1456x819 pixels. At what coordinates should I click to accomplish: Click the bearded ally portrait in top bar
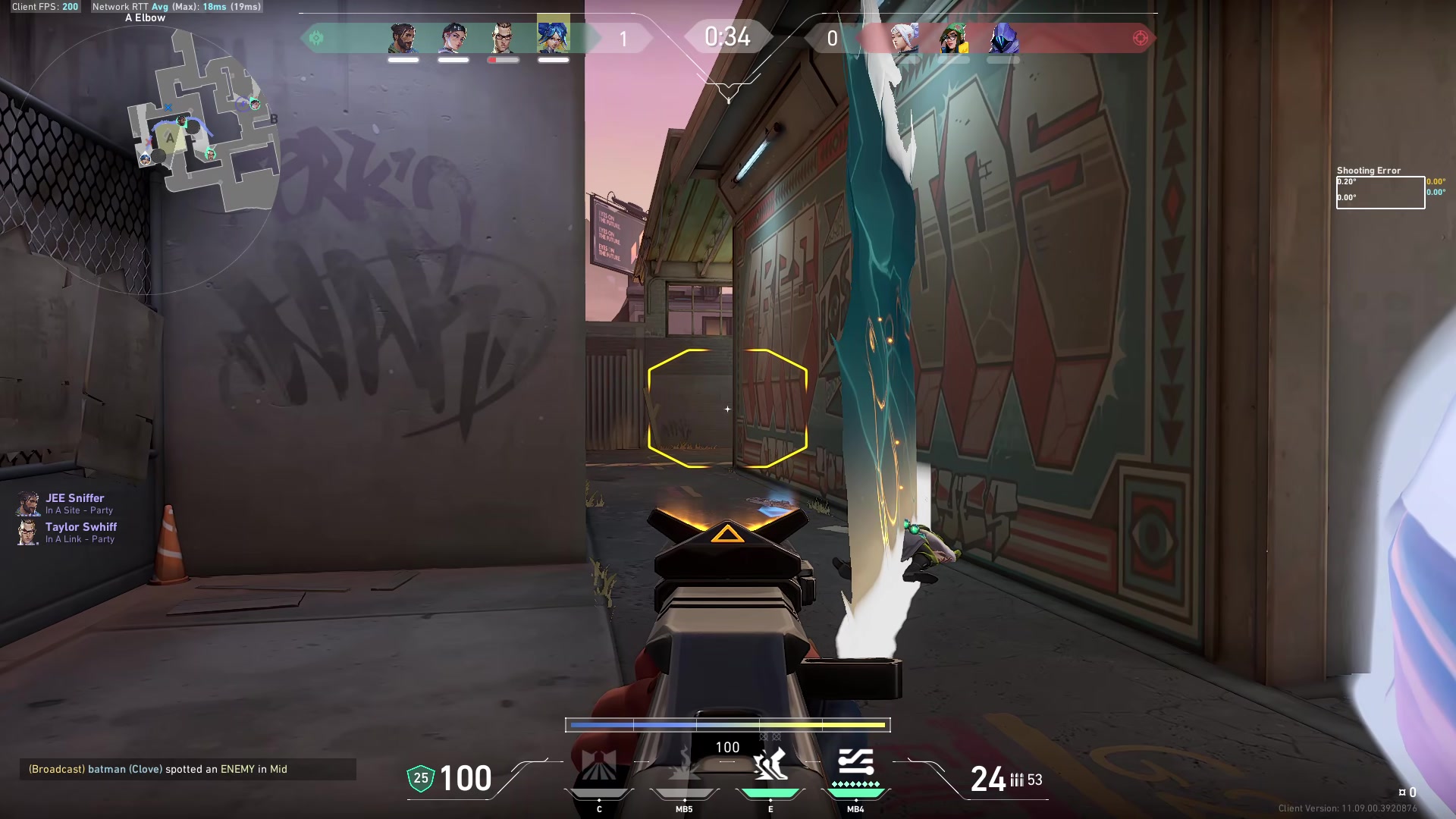(x=403, y=38)
